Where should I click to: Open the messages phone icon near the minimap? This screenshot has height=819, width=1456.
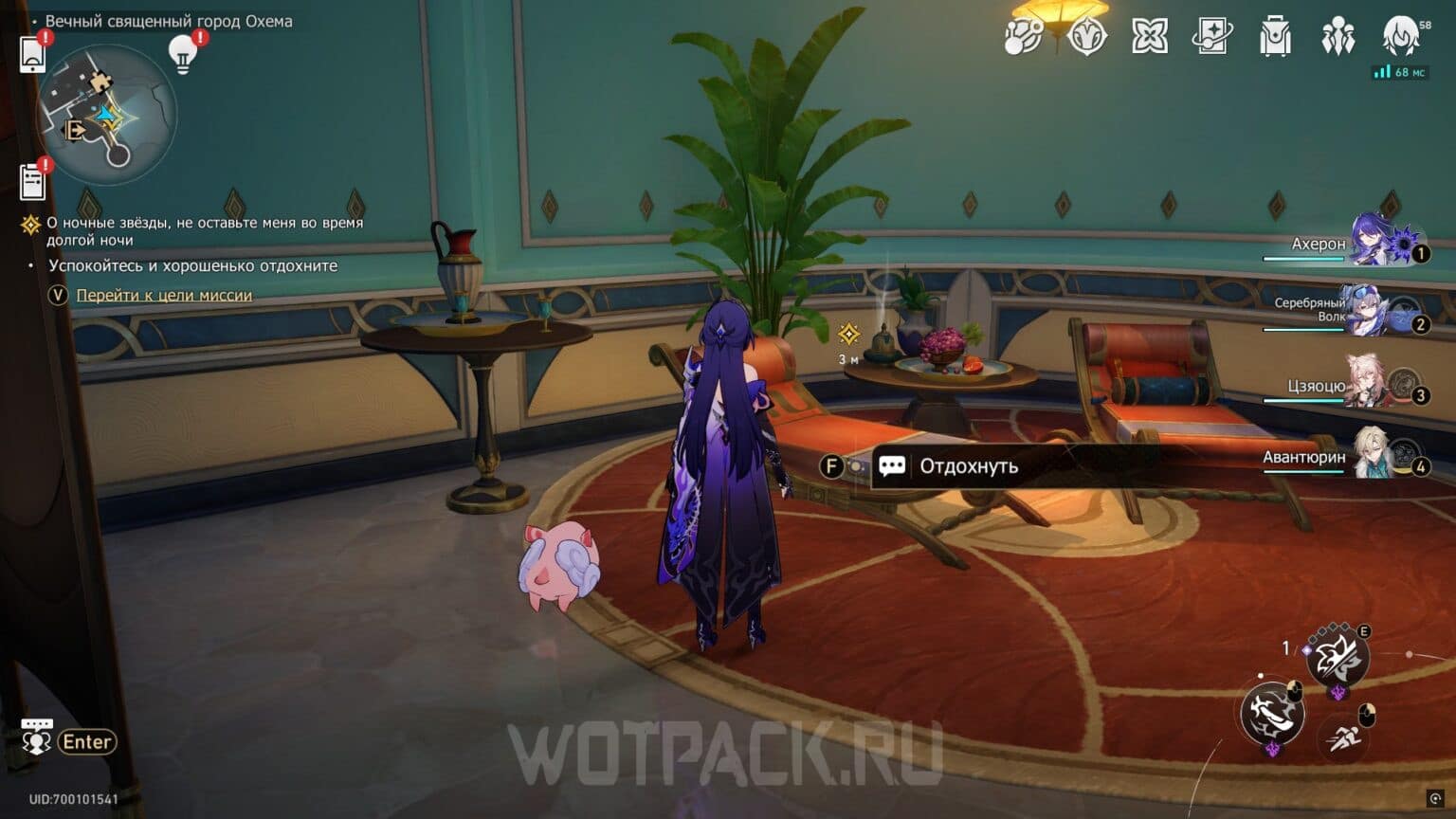(33, 54)
